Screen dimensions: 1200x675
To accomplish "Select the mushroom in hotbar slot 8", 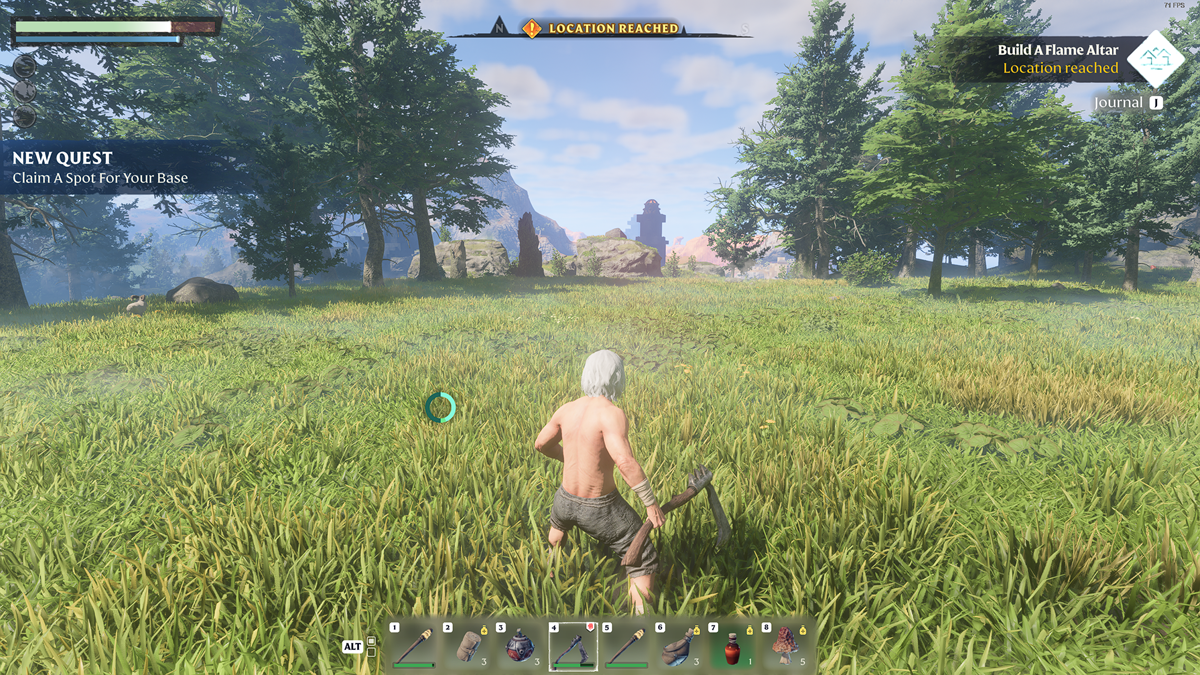I will click(x=786, y=646).
